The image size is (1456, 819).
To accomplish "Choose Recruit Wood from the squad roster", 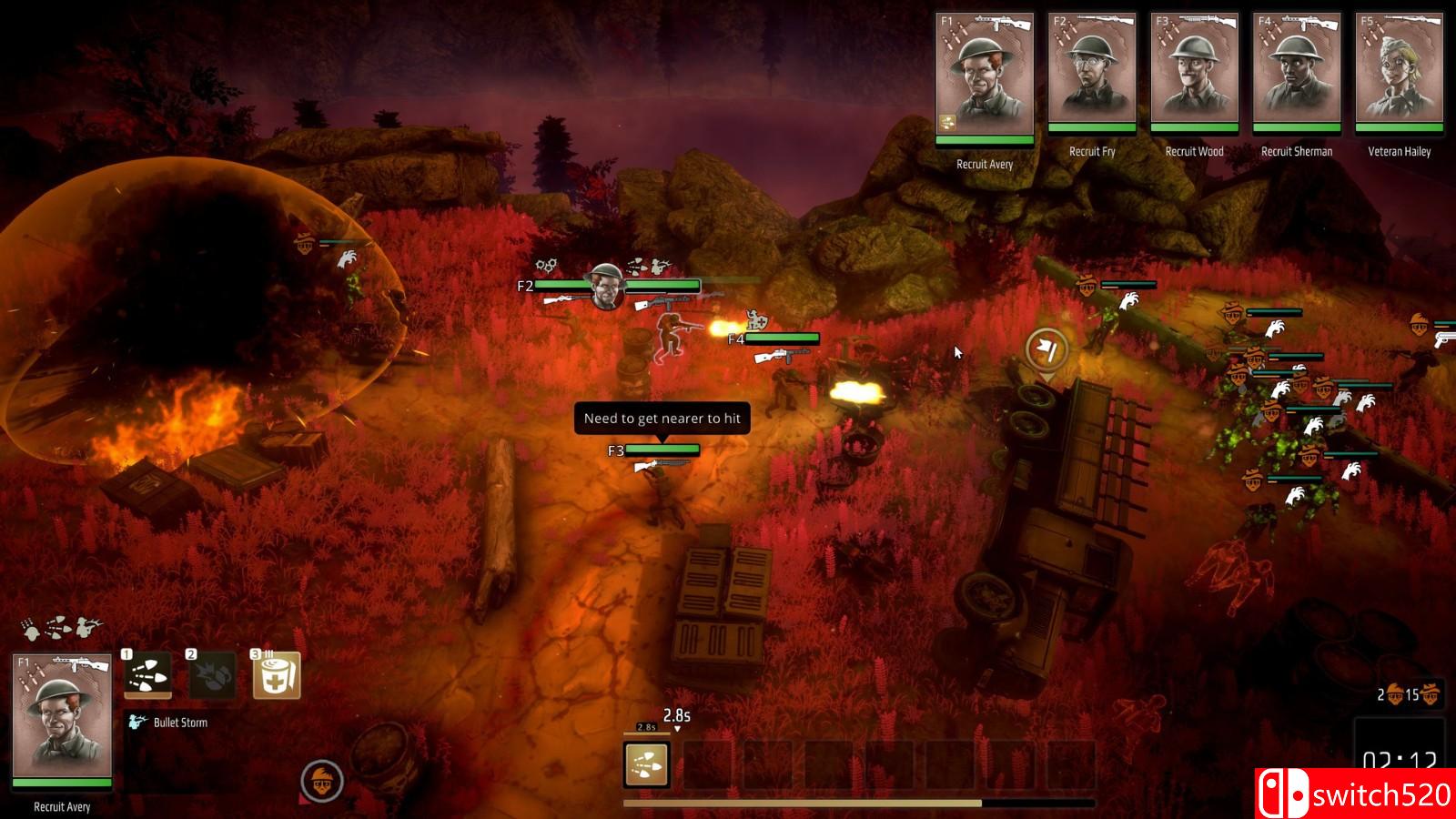I will tap(1194, 71).
